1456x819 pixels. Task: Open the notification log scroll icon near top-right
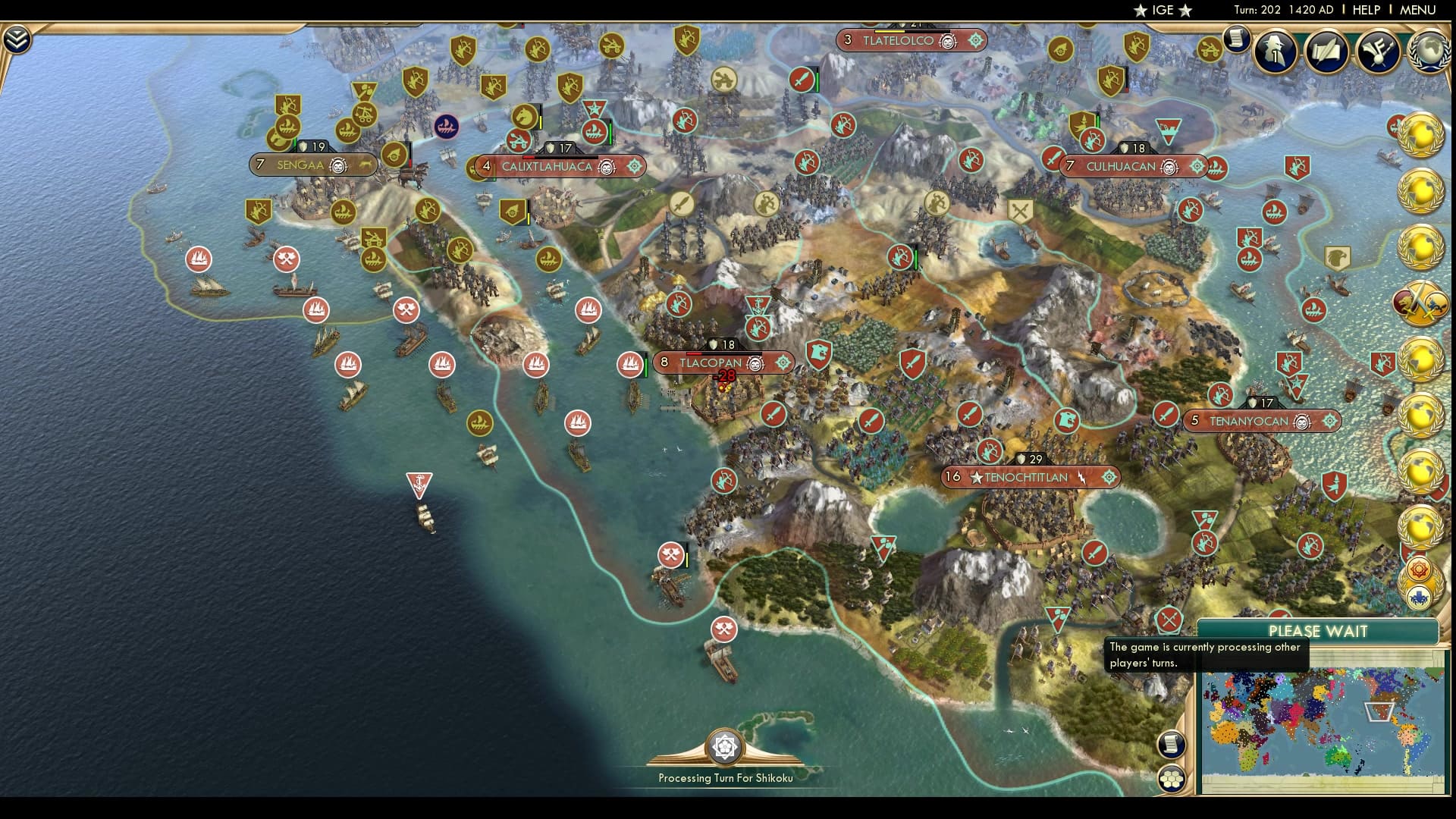pos(1236,39)
